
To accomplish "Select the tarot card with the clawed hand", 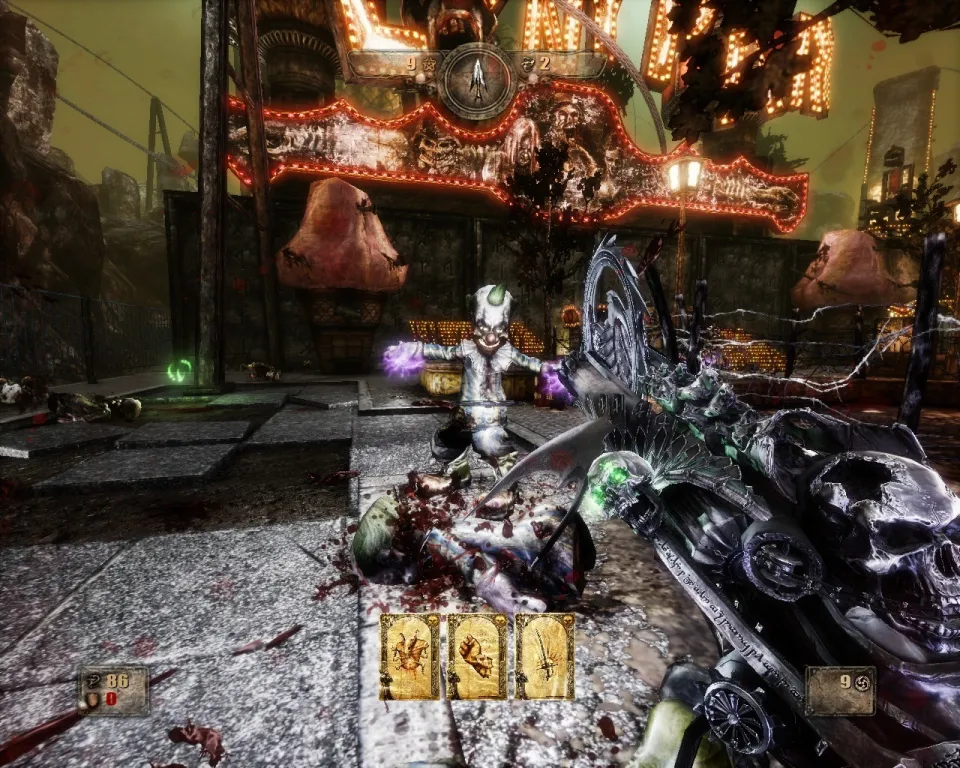I will [410, 656].
